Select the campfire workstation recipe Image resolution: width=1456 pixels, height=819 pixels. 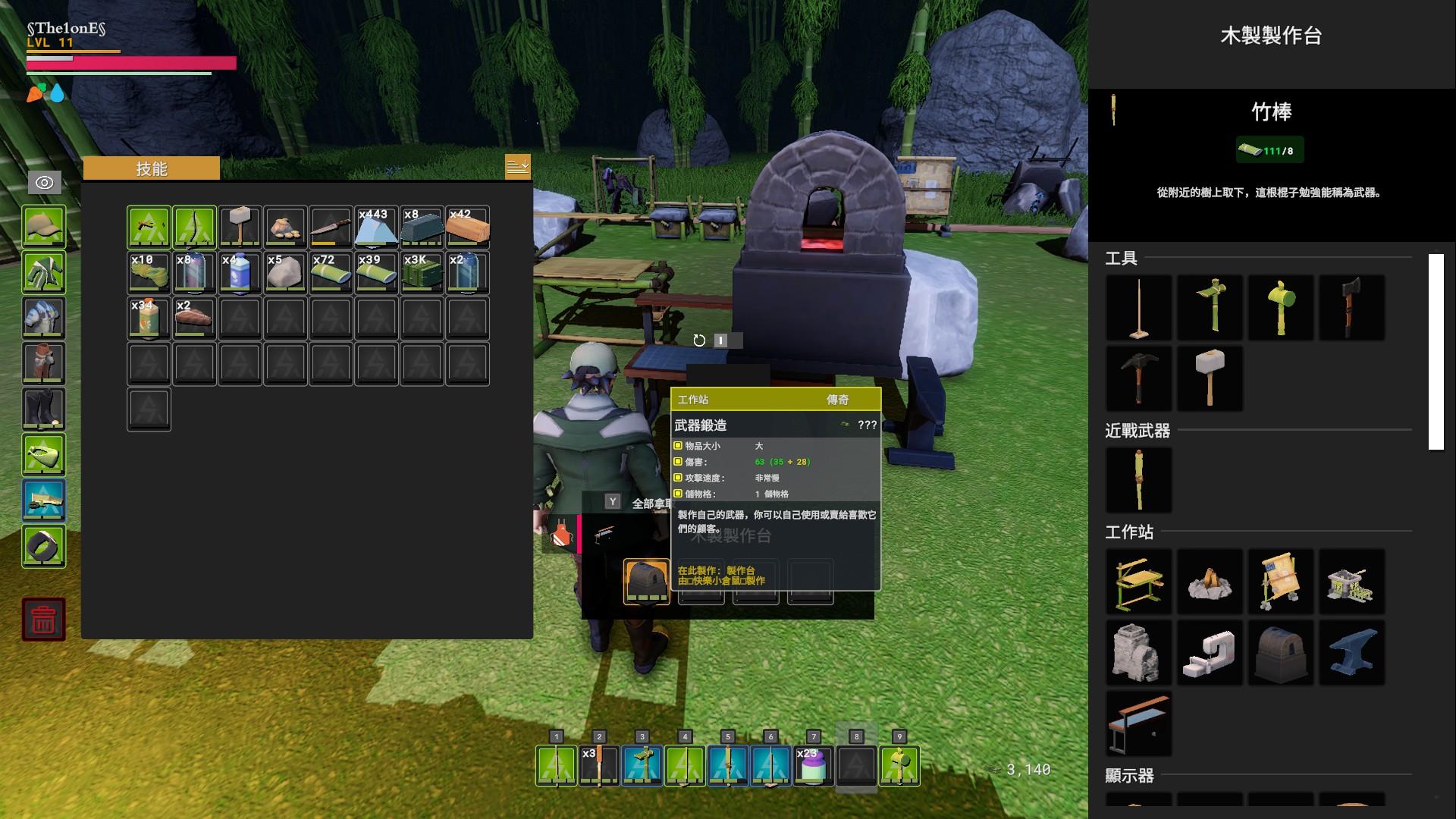pyautogui.click(x=1210, y=582)
